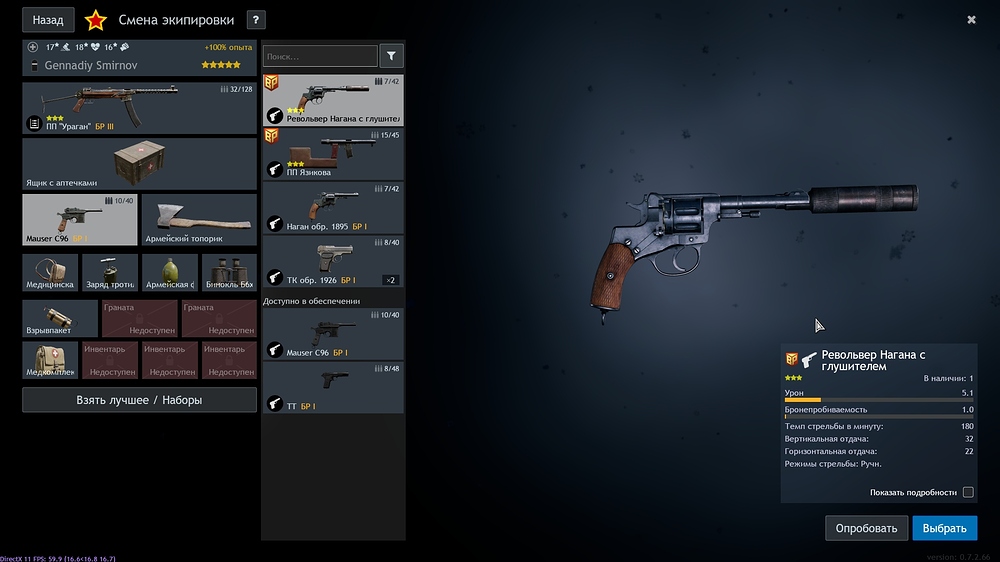This screenshot has height=562, width=1000.
Task: Select the ТТ pistol in the supply list
Action: [x=333, y=388]
